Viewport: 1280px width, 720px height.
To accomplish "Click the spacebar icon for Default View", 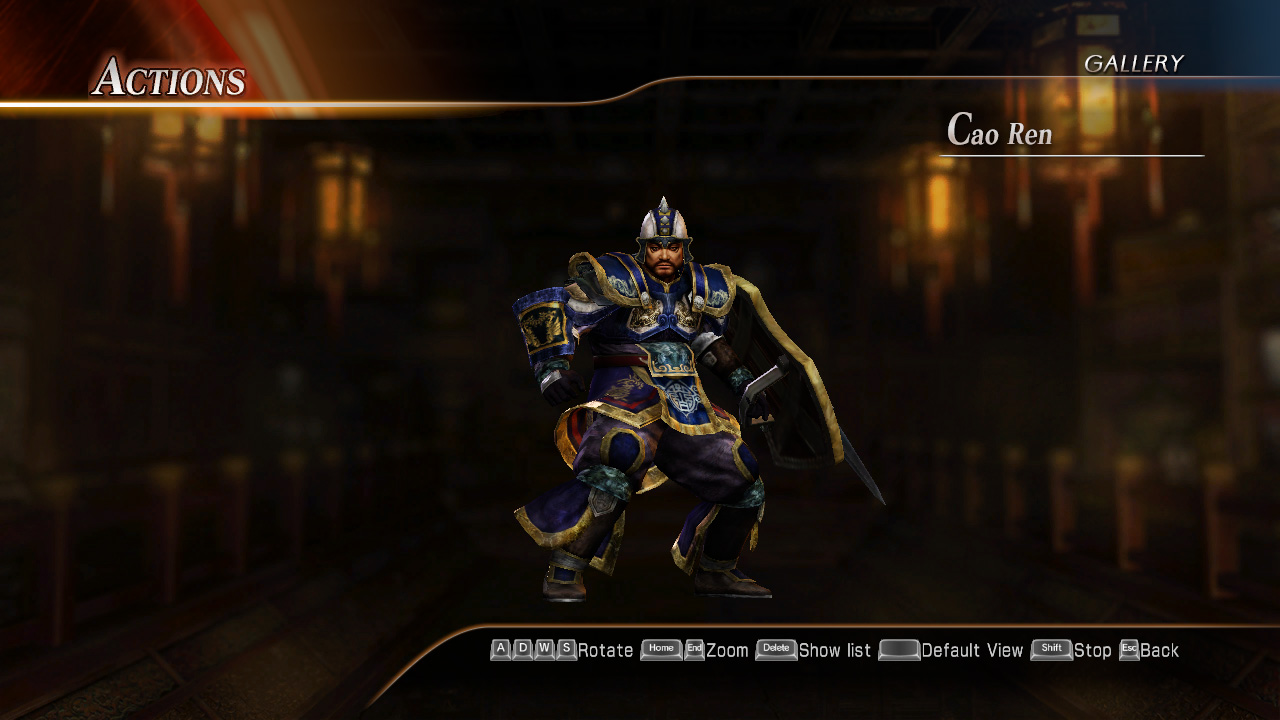I will (x=899, y=649).
